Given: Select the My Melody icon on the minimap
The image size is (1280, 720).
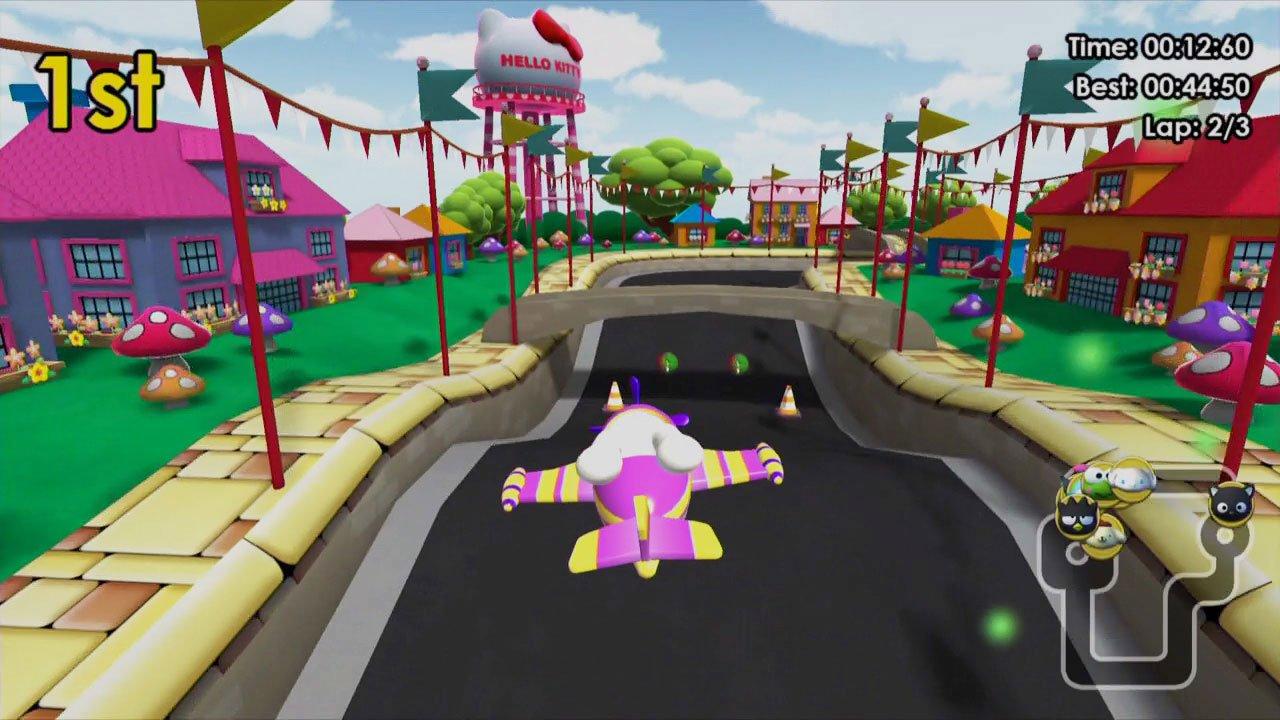Looking at the screenshot, I should pyautogui.click(x=1078, y=470).
